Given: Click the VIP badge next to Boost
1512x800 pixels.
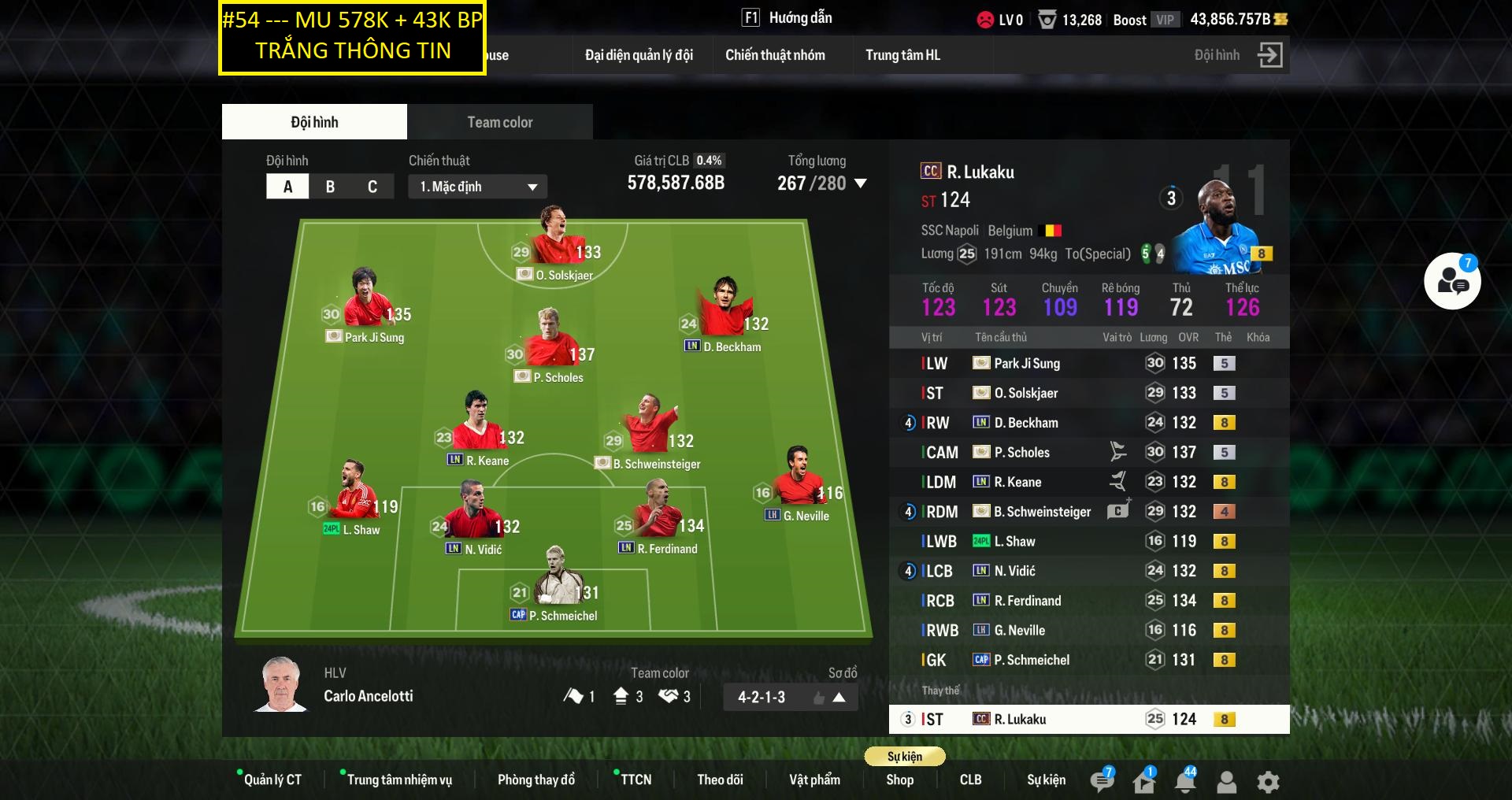Looking at the screenshot, I should 1164,20.
